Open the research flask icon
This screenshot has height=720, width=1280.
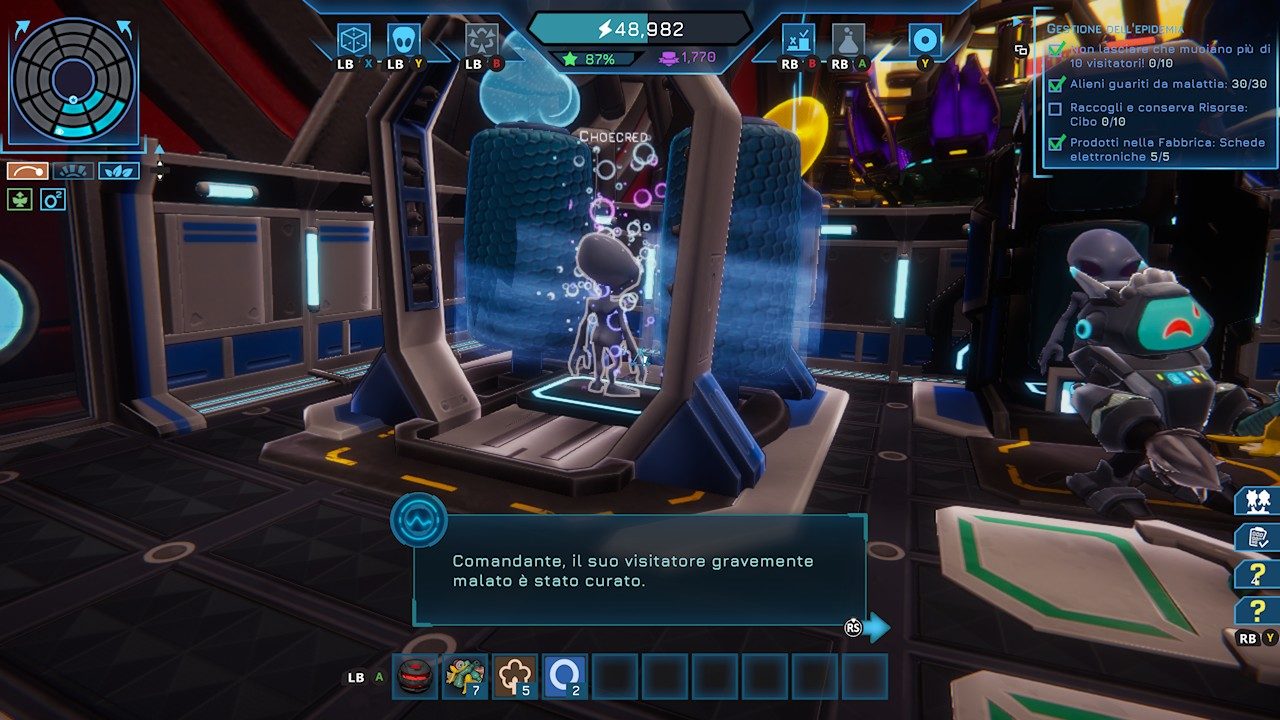coord(848,40)
